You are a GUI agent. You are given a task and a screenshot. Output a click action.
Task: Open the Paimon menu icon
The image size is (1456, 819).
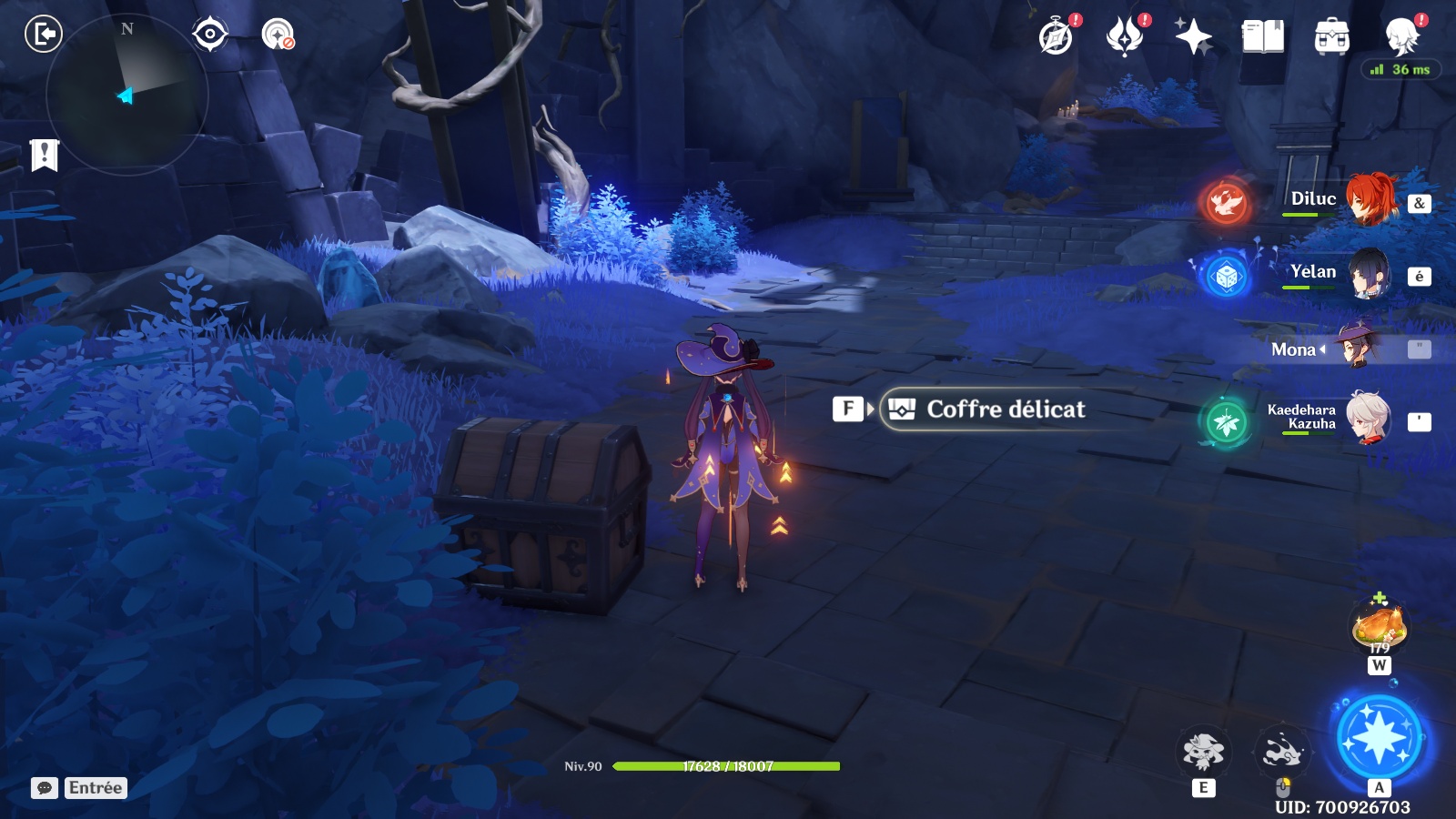click(1401, 37)
